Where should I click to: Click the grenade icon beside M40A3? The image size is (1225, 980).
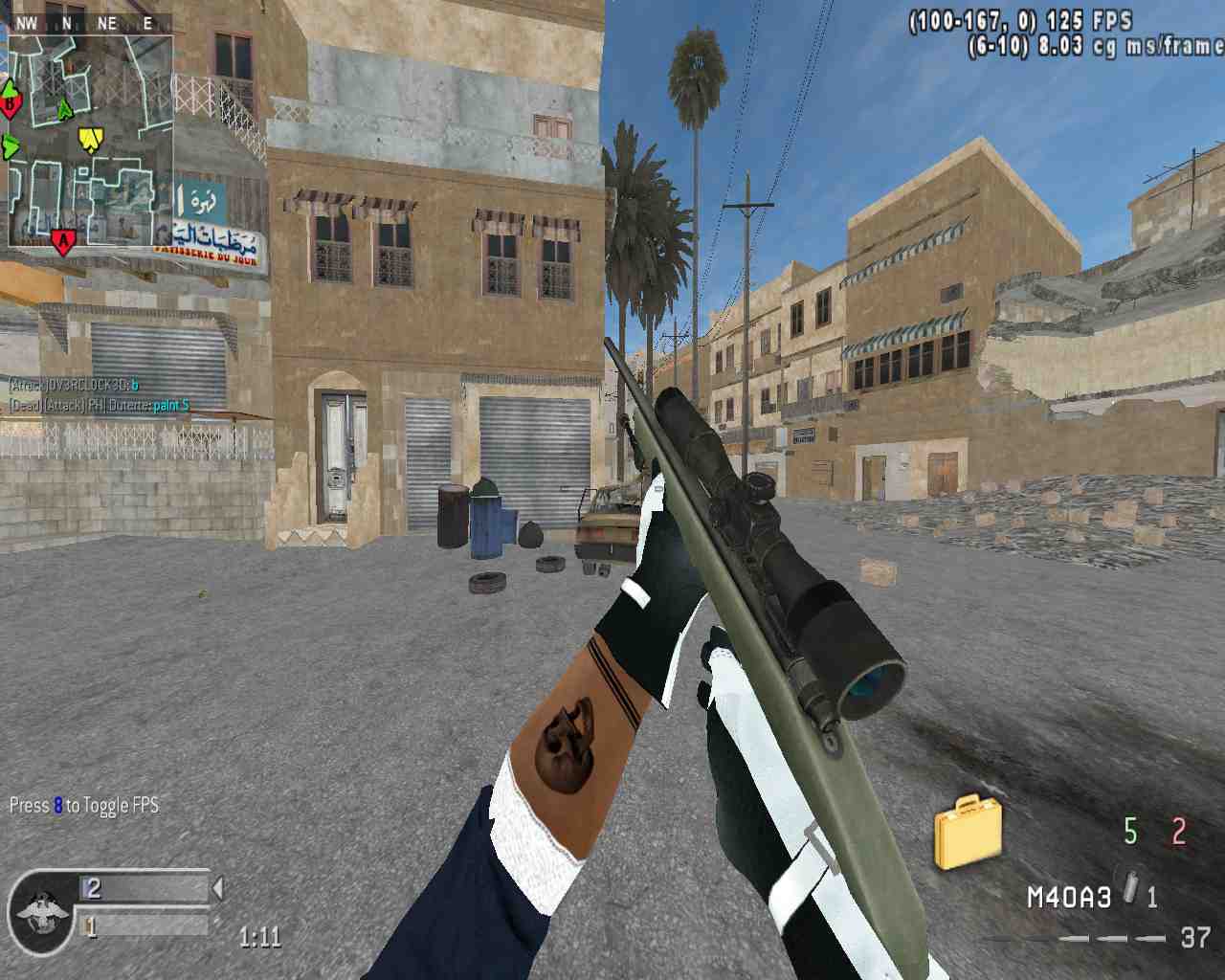pyautogui.click(x=1130, y=891)
